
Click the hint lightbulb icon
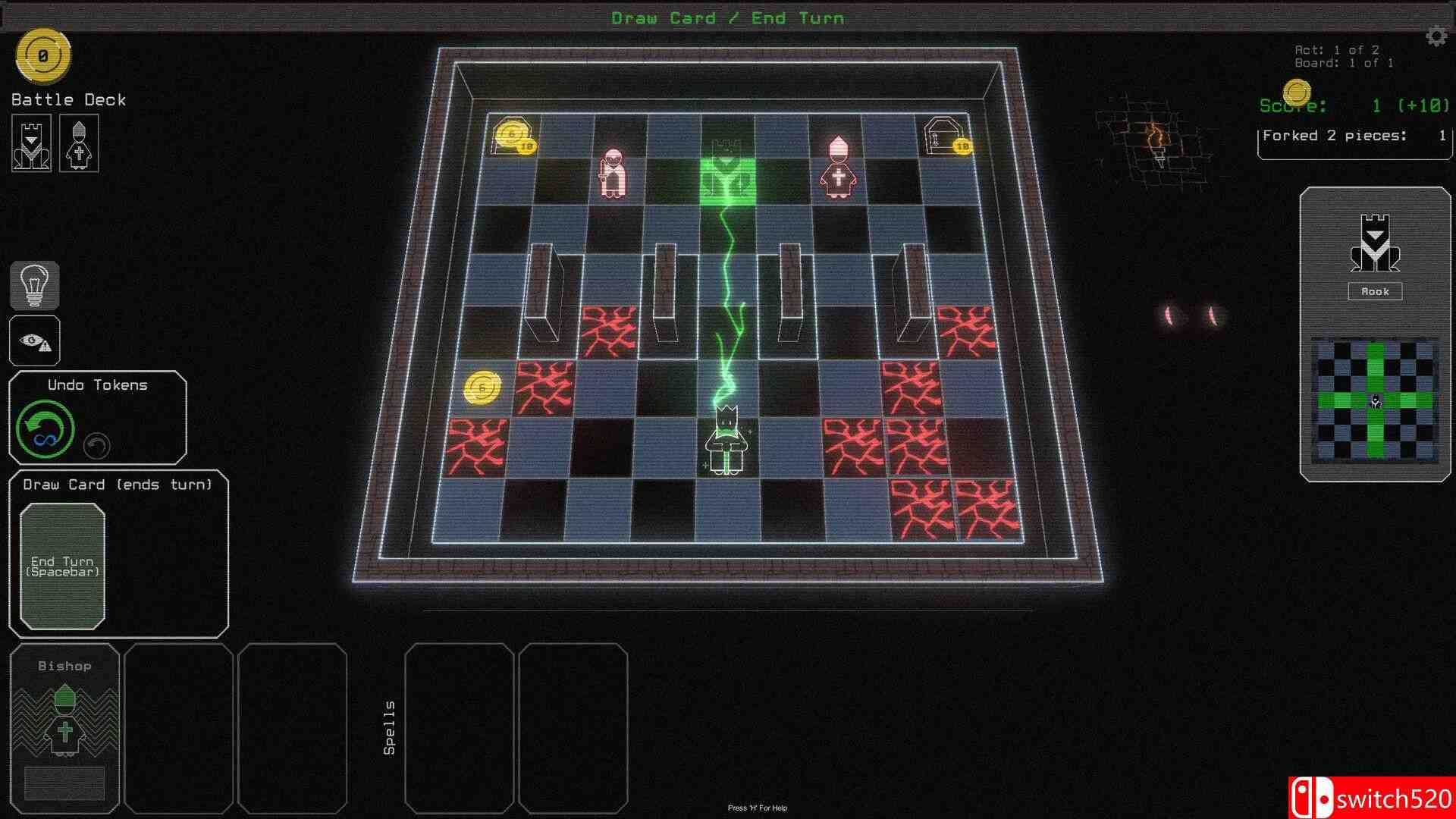click(34, 285)
